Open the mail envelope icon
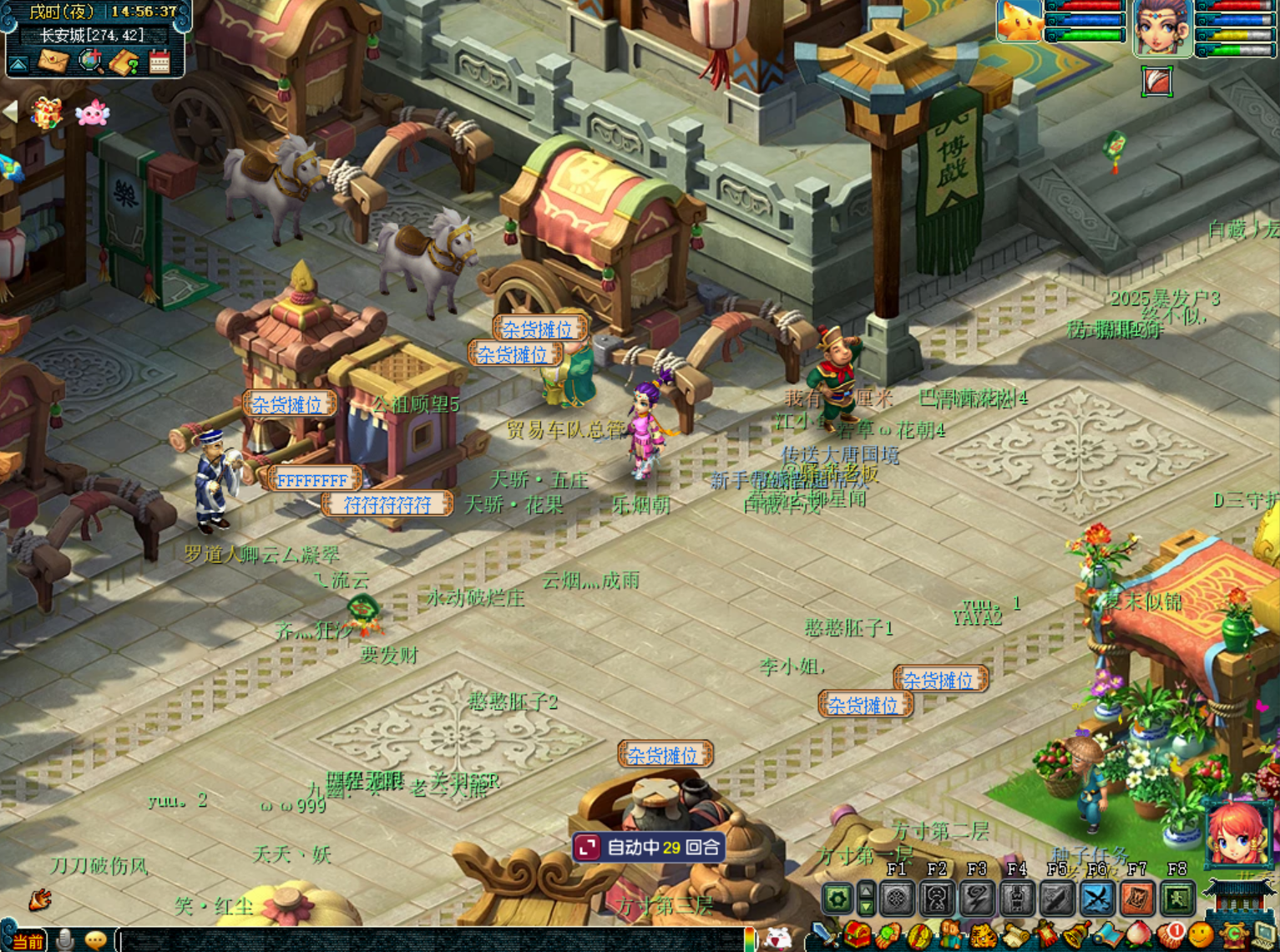Viewport: 1280px width, 952px height. coord(53,62)
